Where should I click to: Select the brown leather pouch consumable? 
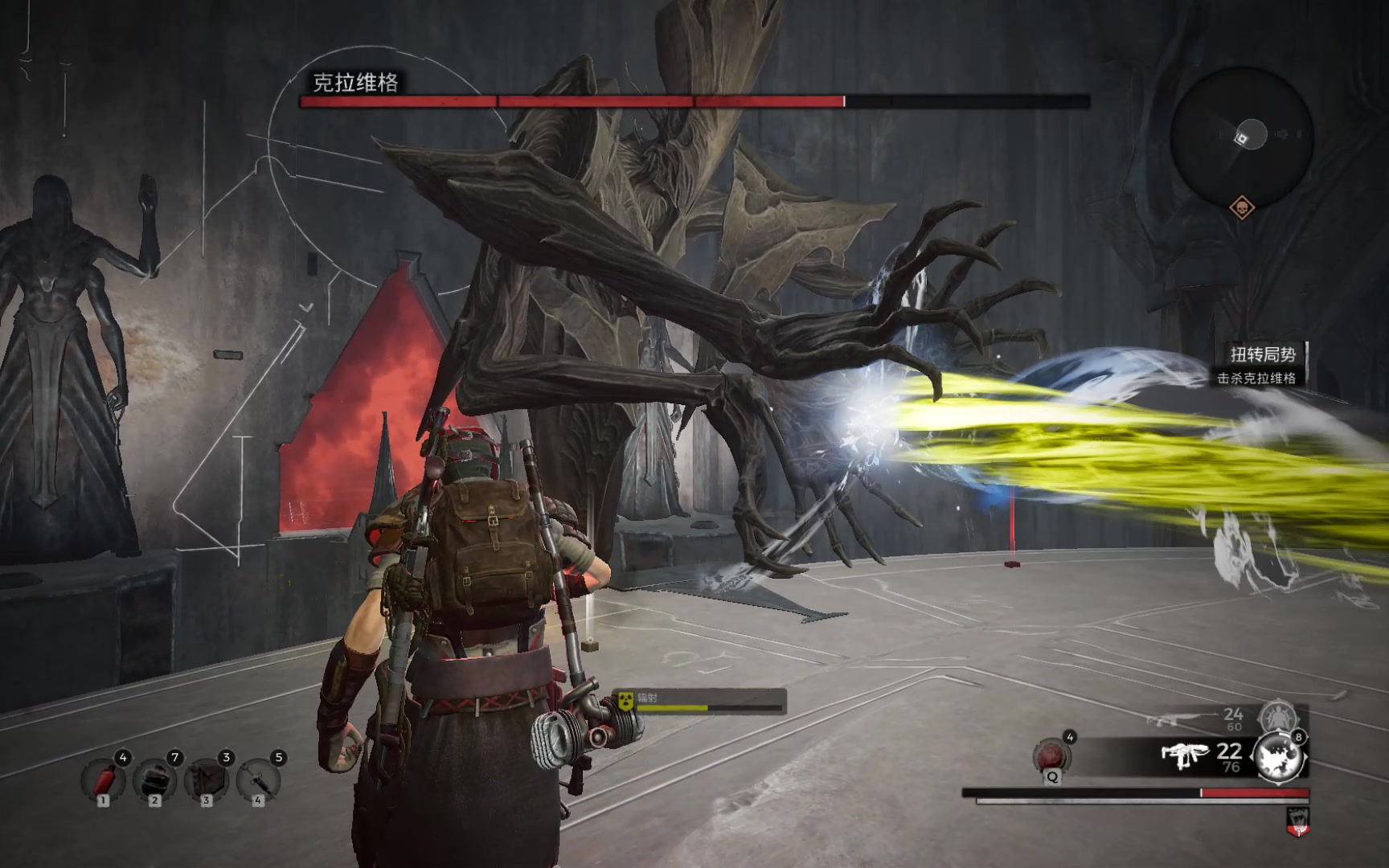coord(207,779)
